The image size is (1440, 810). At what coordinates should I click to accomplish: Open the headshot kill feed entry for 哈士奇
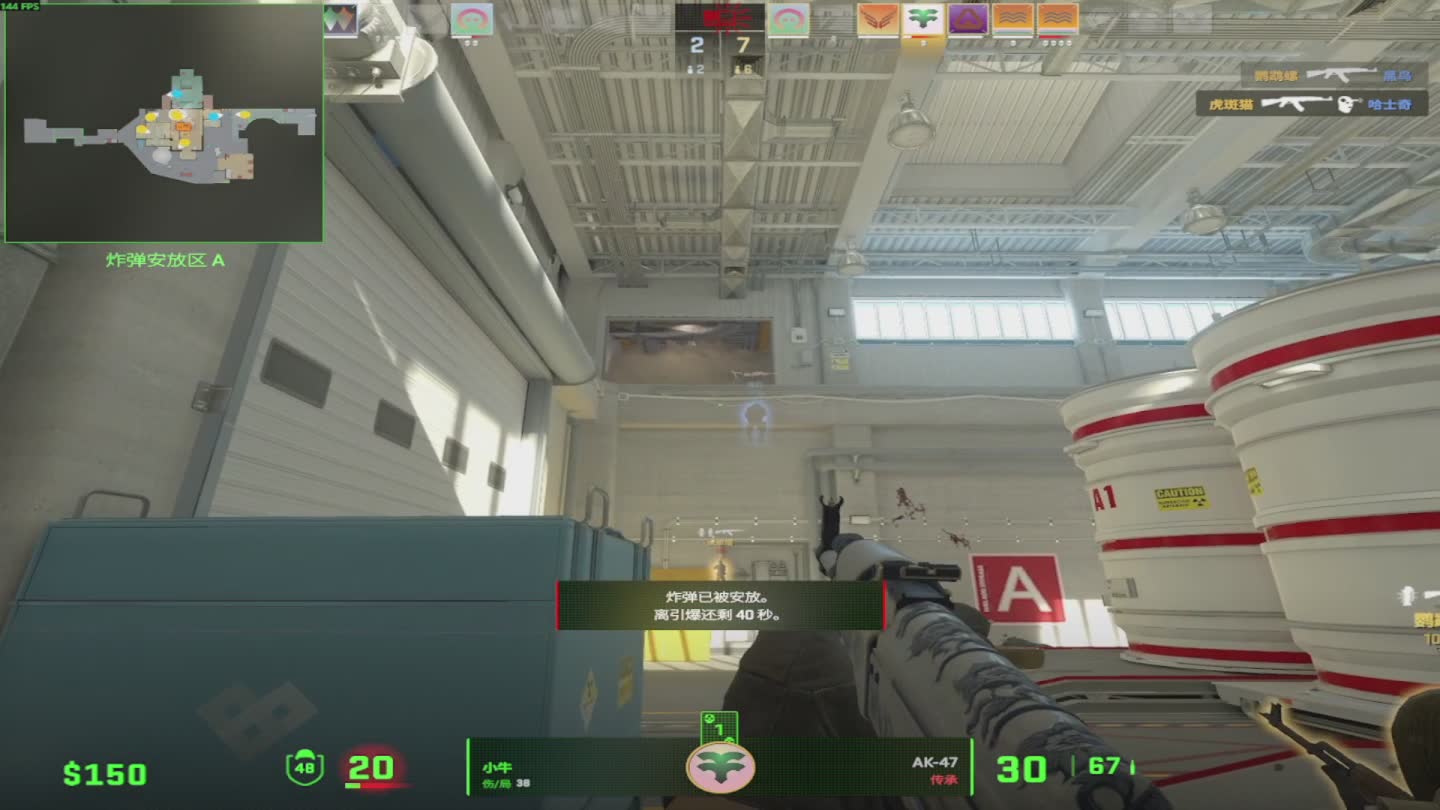pos(1311,104)
